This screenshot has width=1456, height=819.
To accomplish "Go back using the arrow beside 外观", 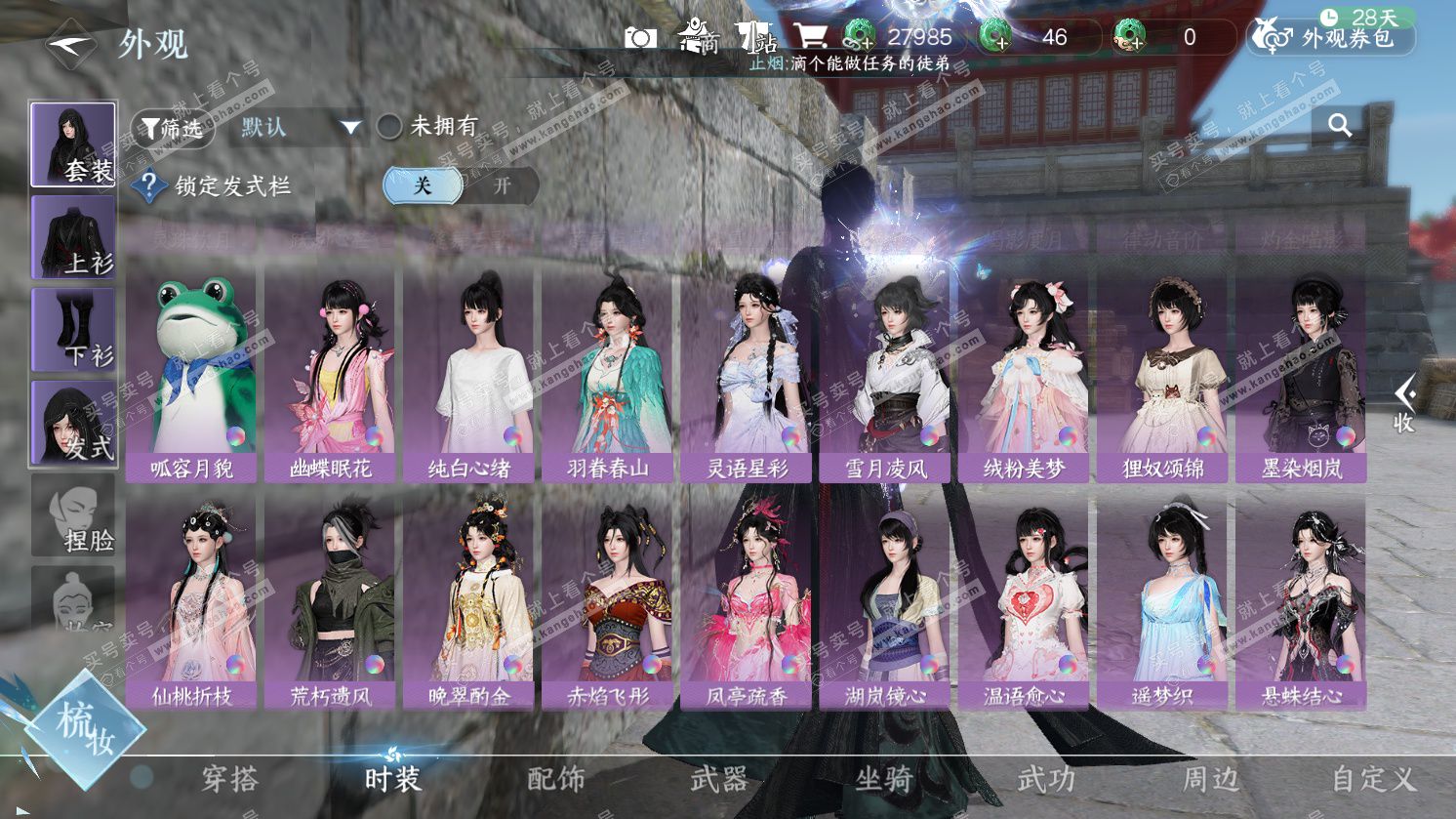I will tap(70, 44).
